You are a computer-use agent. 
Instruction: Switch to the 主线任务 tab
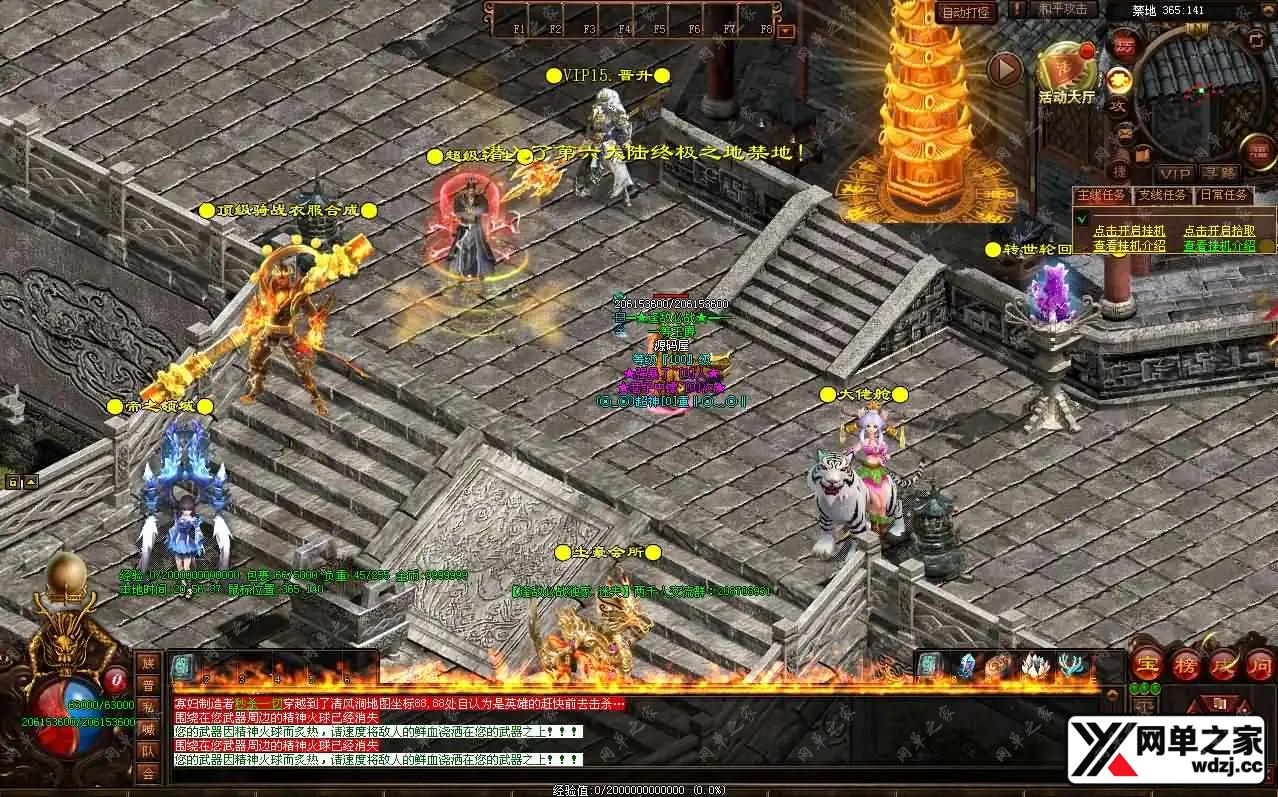click(x=1102, y=195)
